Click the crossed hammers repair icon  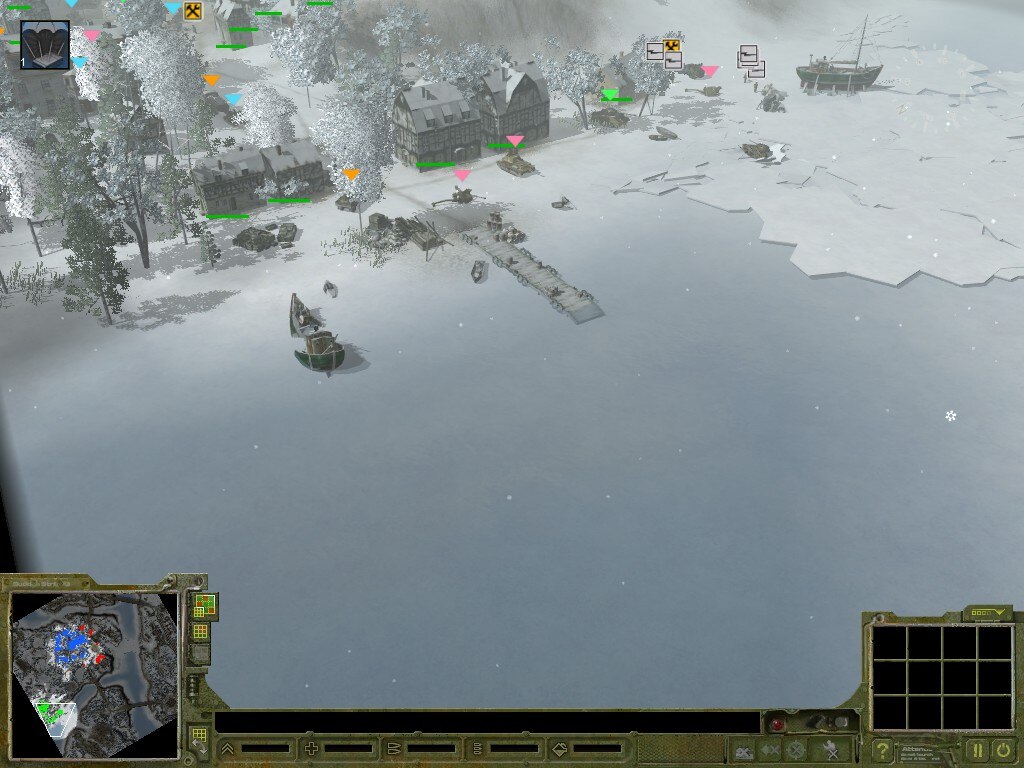coord(193,11)
